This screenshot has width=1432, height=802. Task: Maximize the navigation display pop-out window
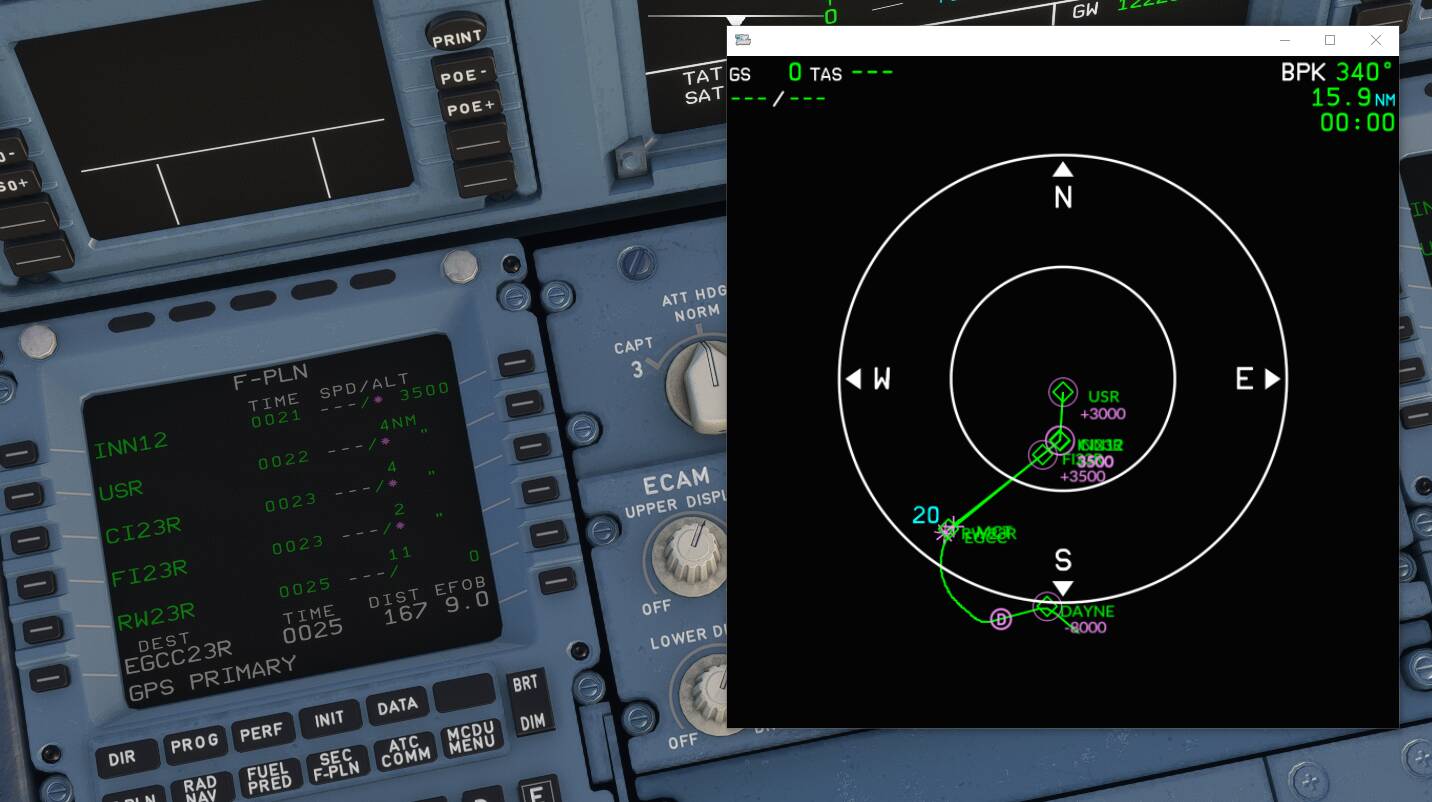[x=1330, y=40]
